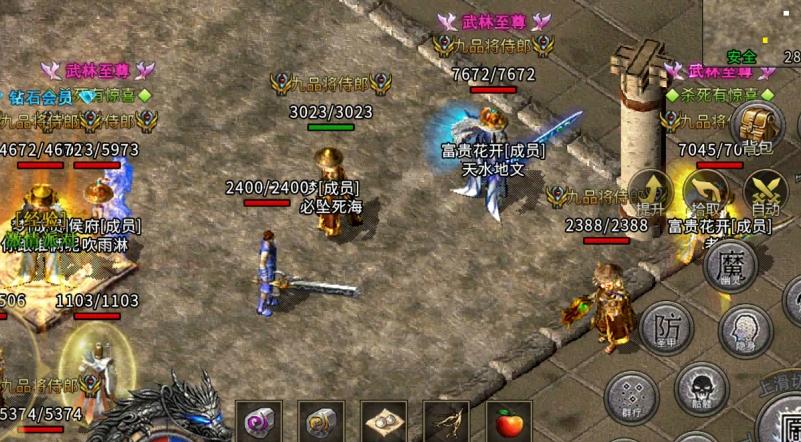
Task: Tap the 提升 upgrade arrow button
Action: [650, 191]
